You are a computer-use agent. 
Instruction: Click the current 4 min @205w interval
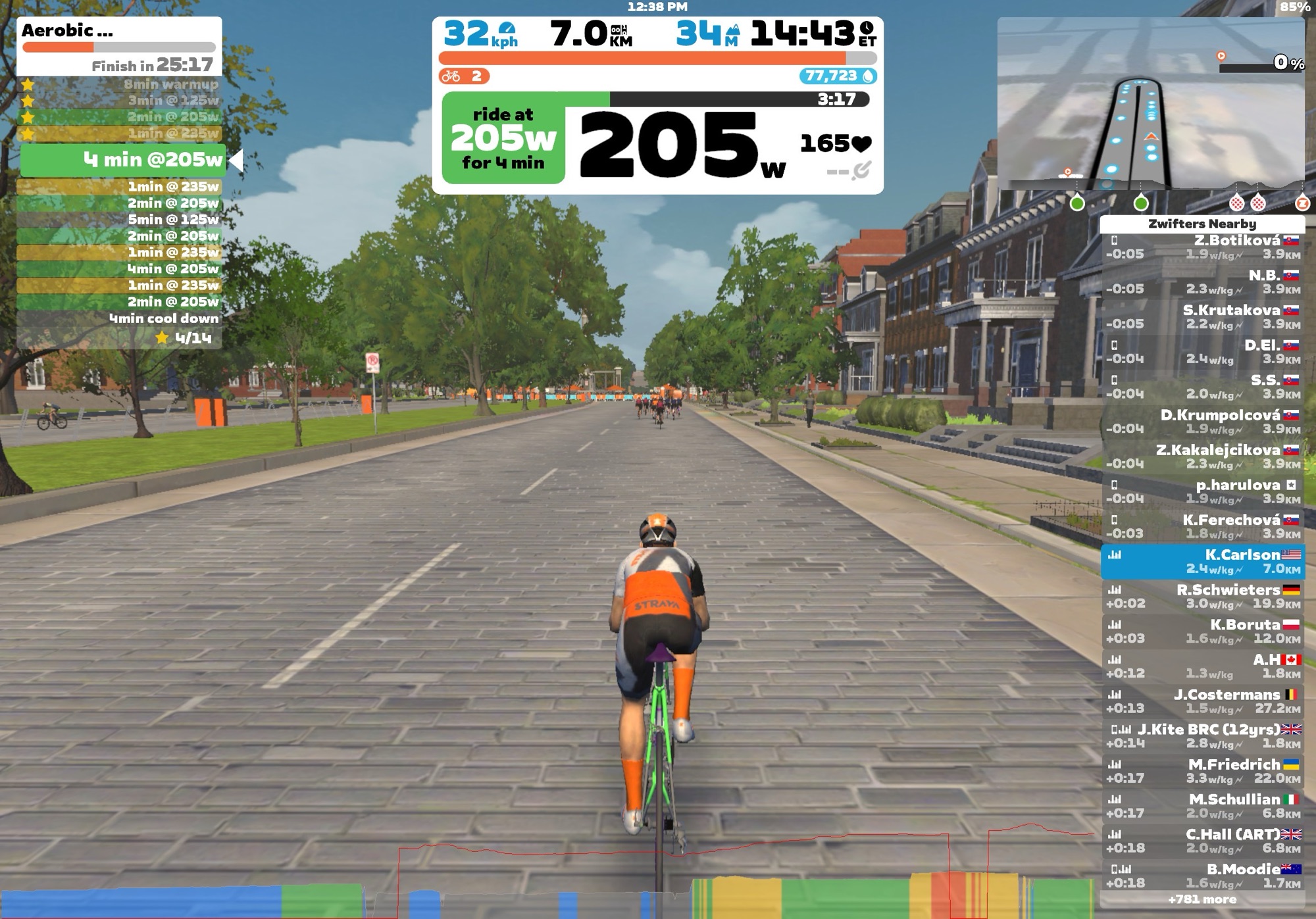tap(123, 160)
